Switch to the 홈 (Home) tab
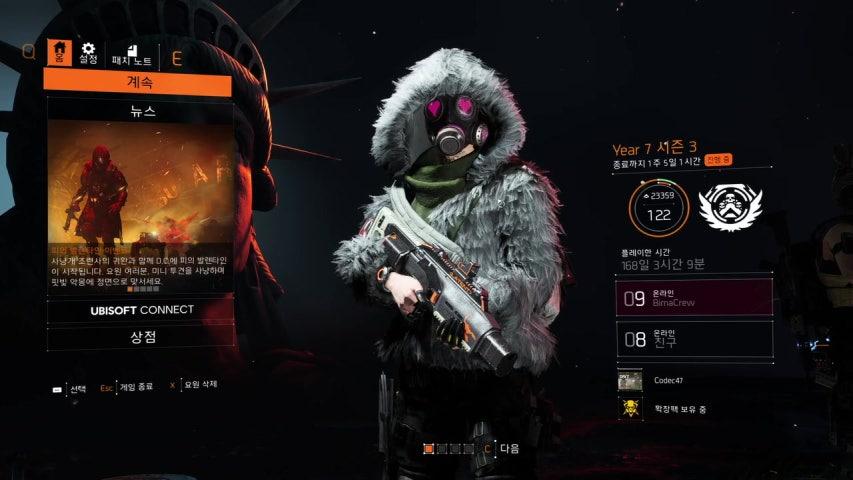This screenshot has height=480, width=853. tap(61, 52)
